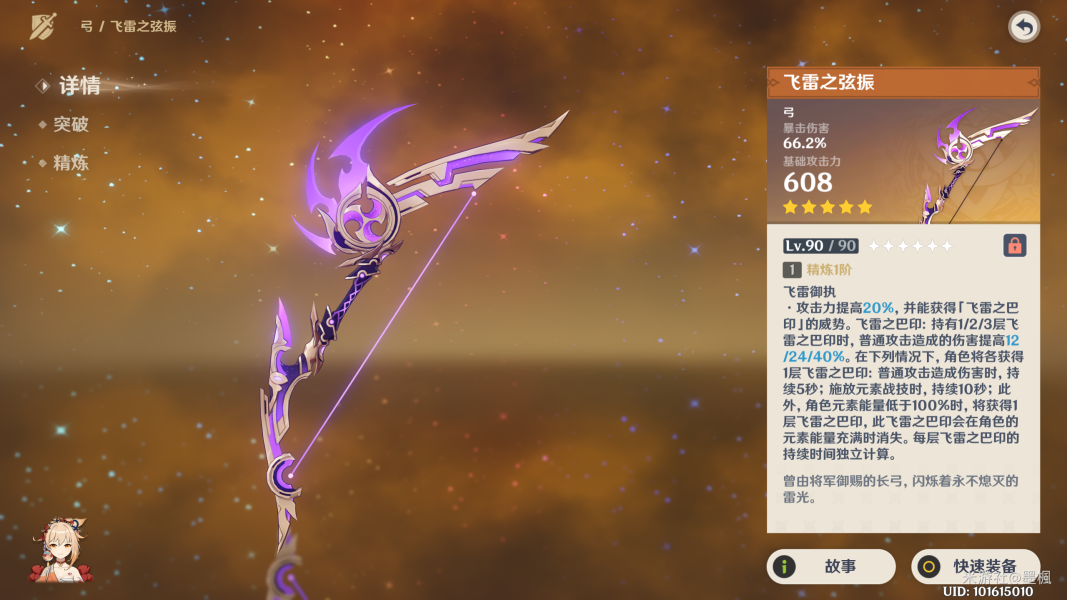Toggle the weapon lock icon

[x=1014, y=245]
